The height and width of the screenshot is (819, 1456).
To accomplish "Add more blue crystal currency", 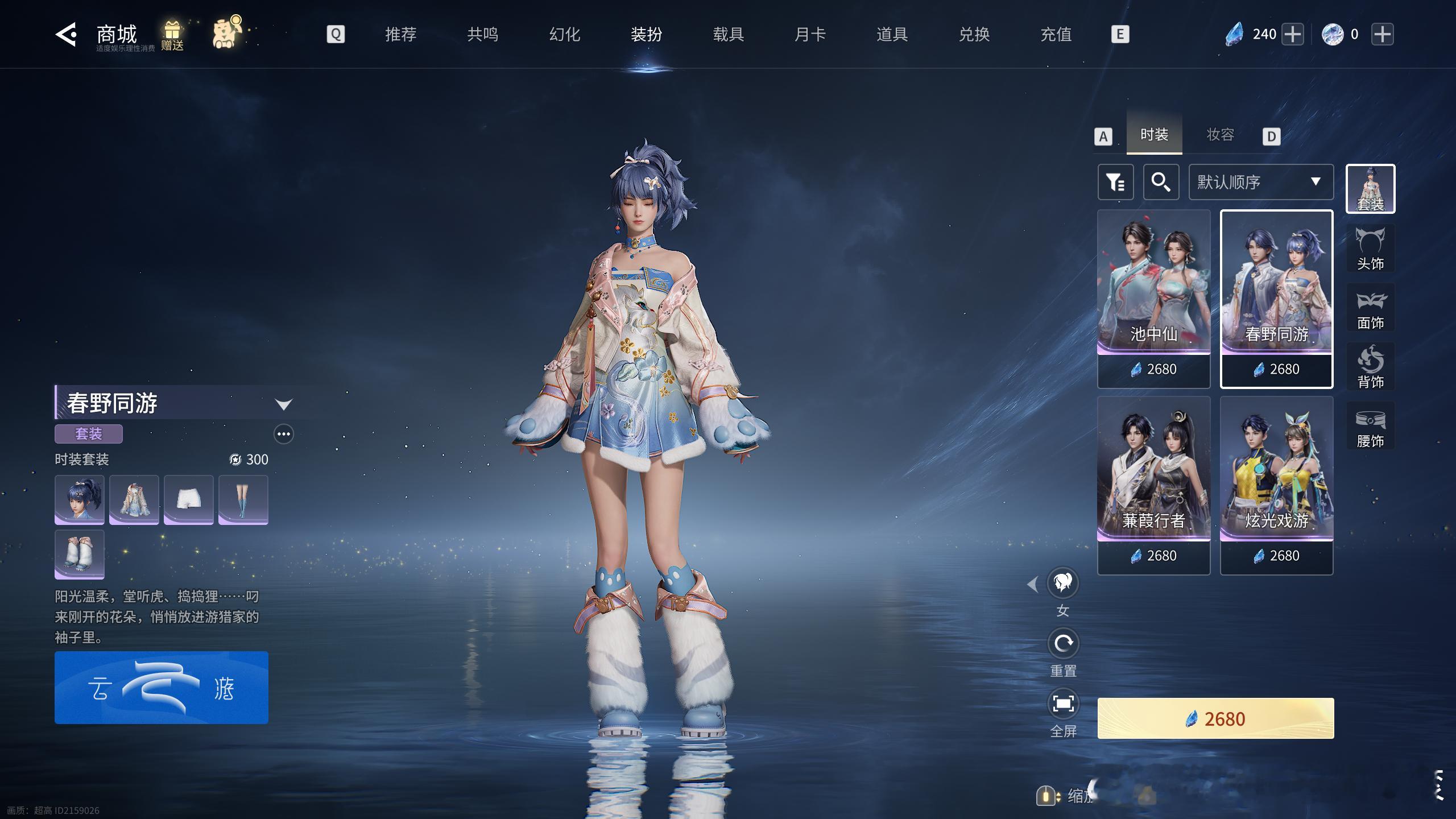I will [x=1293, y=34].
